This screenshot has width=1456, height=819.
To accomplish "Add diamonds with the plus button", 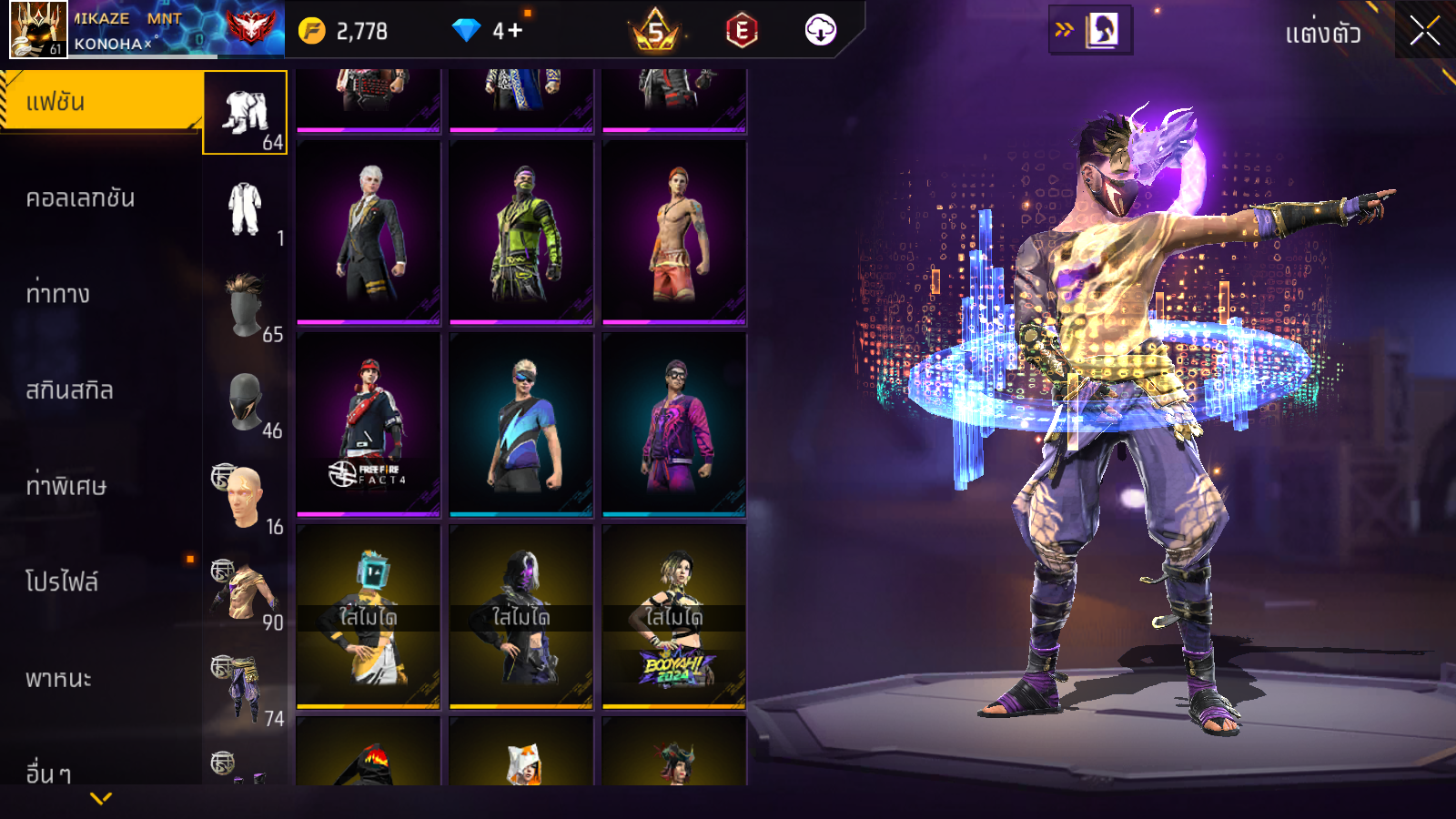I will tap(514, 31).
